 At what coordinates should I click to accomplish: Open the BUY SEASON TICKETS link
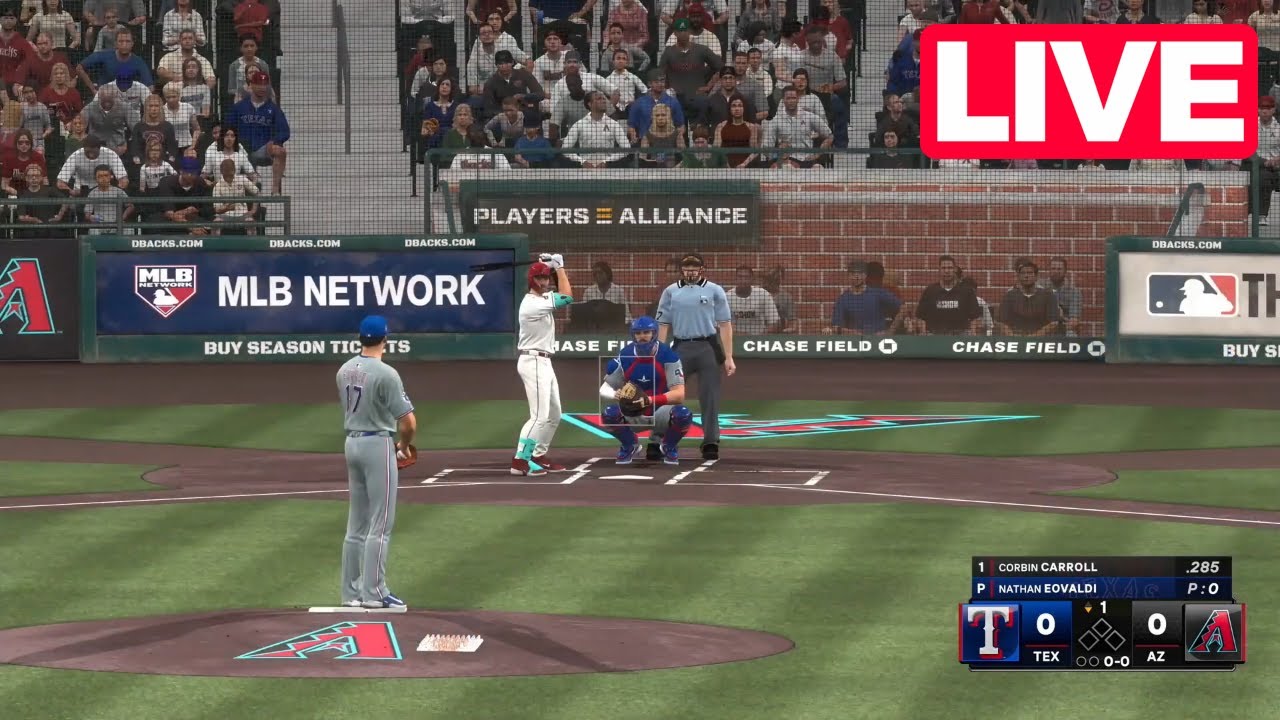coord(307,346)
